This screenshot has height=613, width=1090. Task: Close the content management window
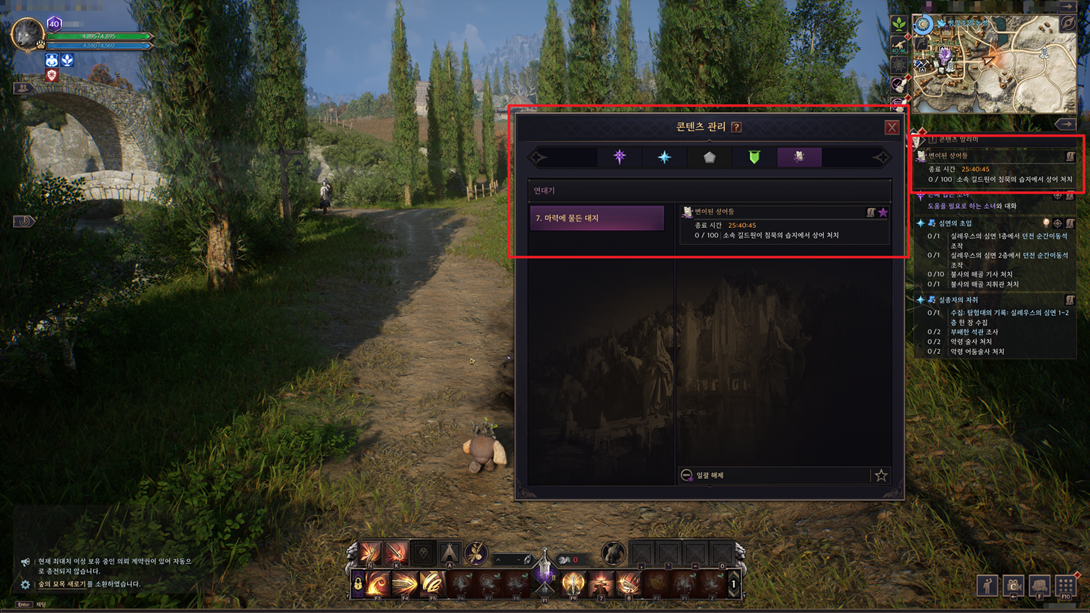coord(891,127)
